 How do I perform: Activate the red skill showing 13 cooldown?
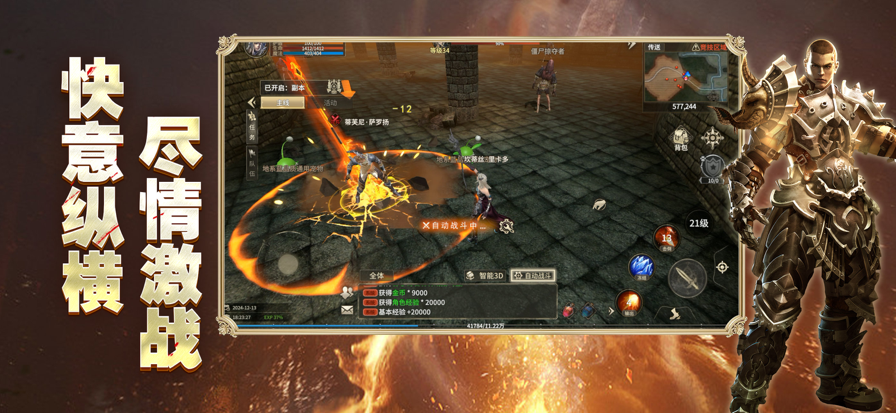point(667,238)
